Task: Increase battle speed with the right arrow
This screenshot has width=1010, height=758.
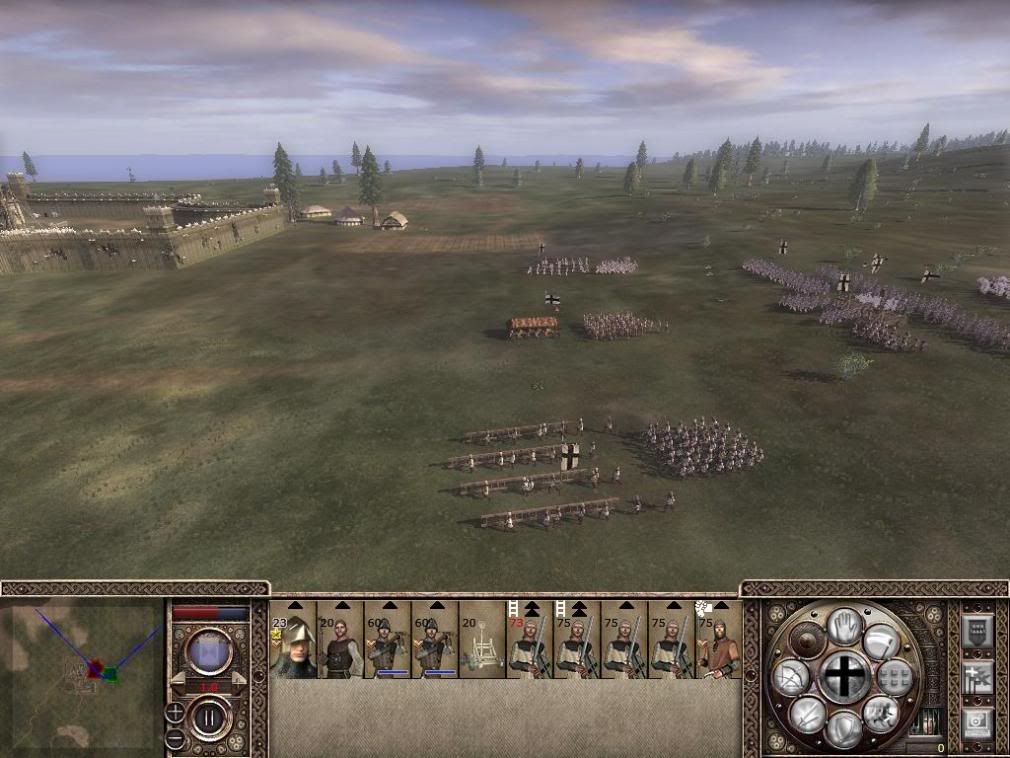Action: click(x=239, y=678)
